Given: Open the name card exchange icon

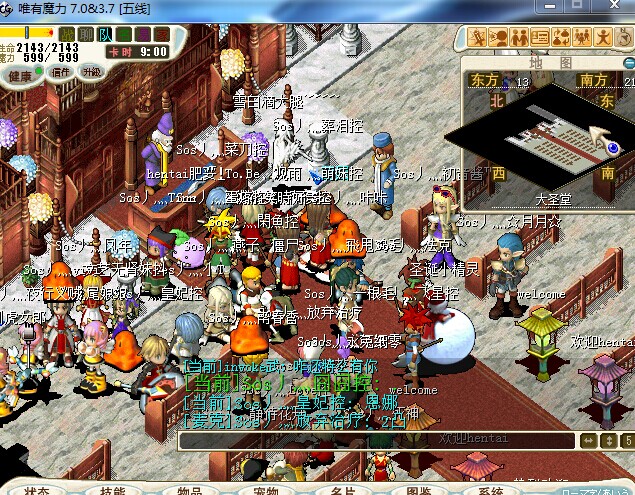Looking at the screenshot, I should 540,38.
